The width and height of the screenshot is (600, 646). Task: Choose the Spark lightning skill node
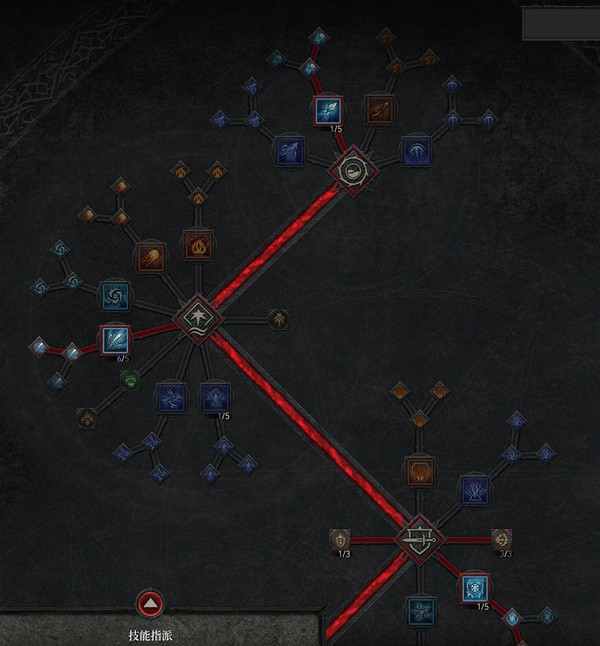pos(289,150)
